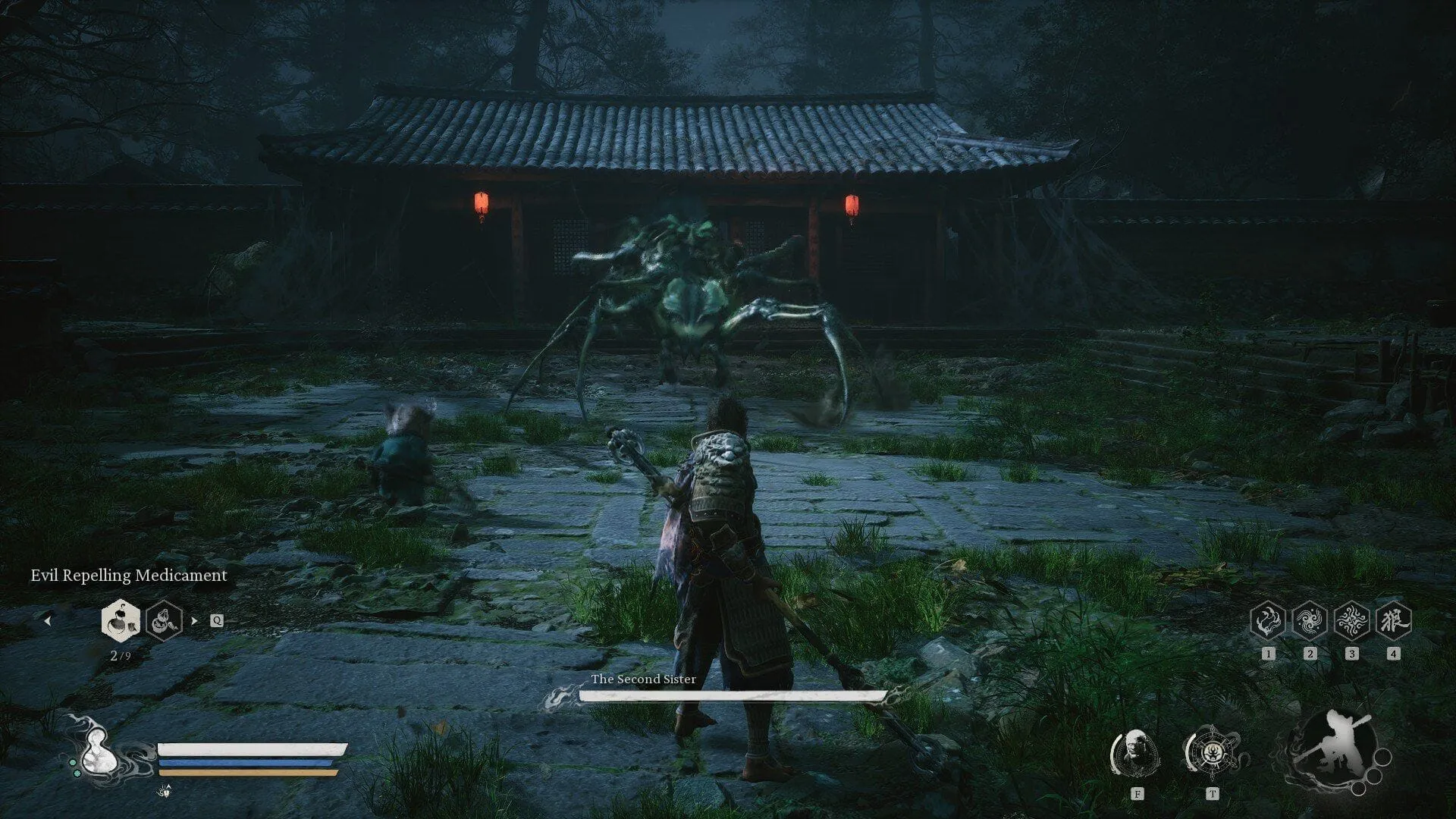Select the Evil Repelling Medicament label
Screen dimensions: 1456x819
[x=127, y=576]
